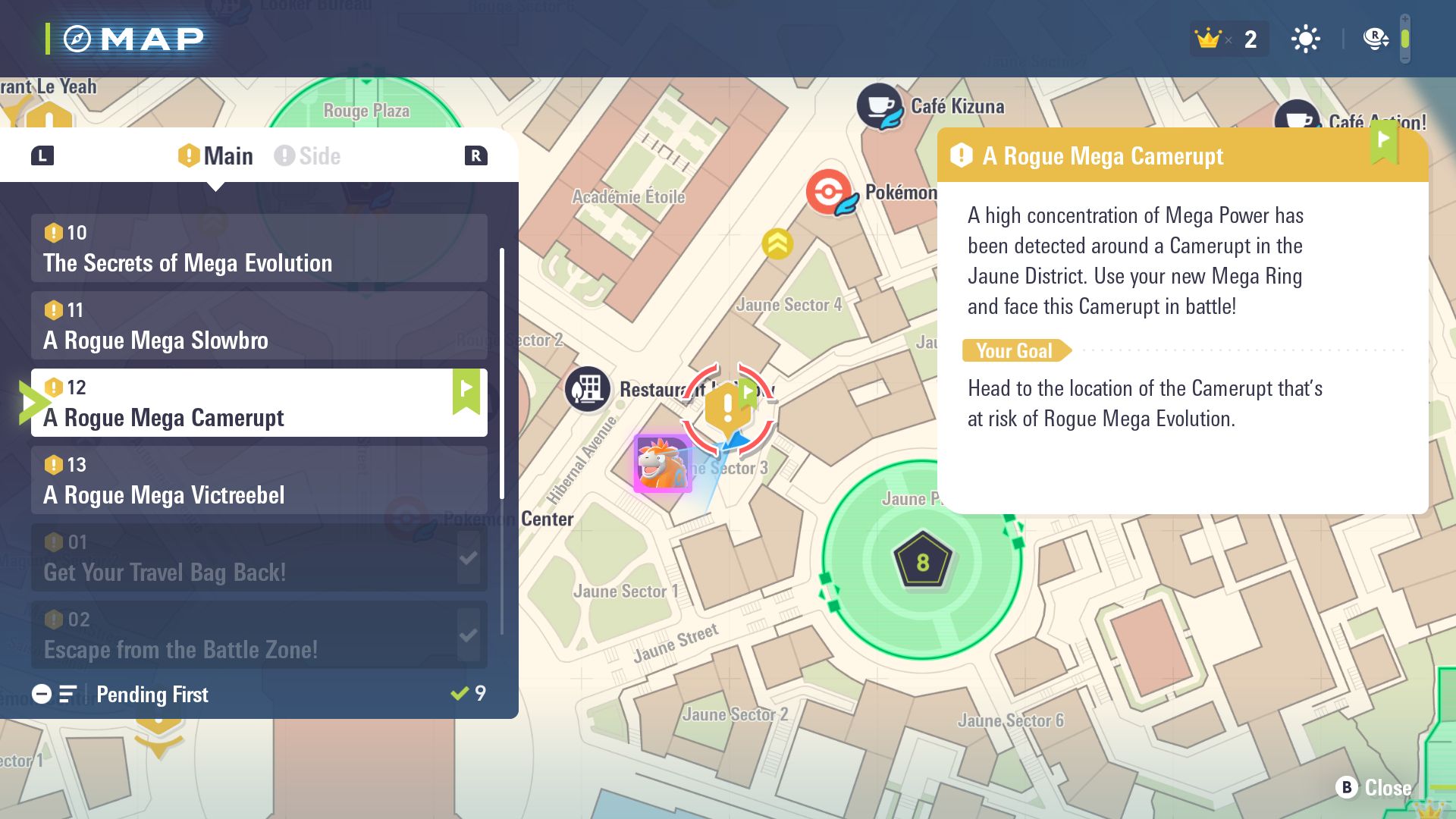Screen dimensions: 1456x819
Task: Close the map screen
Action: tap(1373, 788)
